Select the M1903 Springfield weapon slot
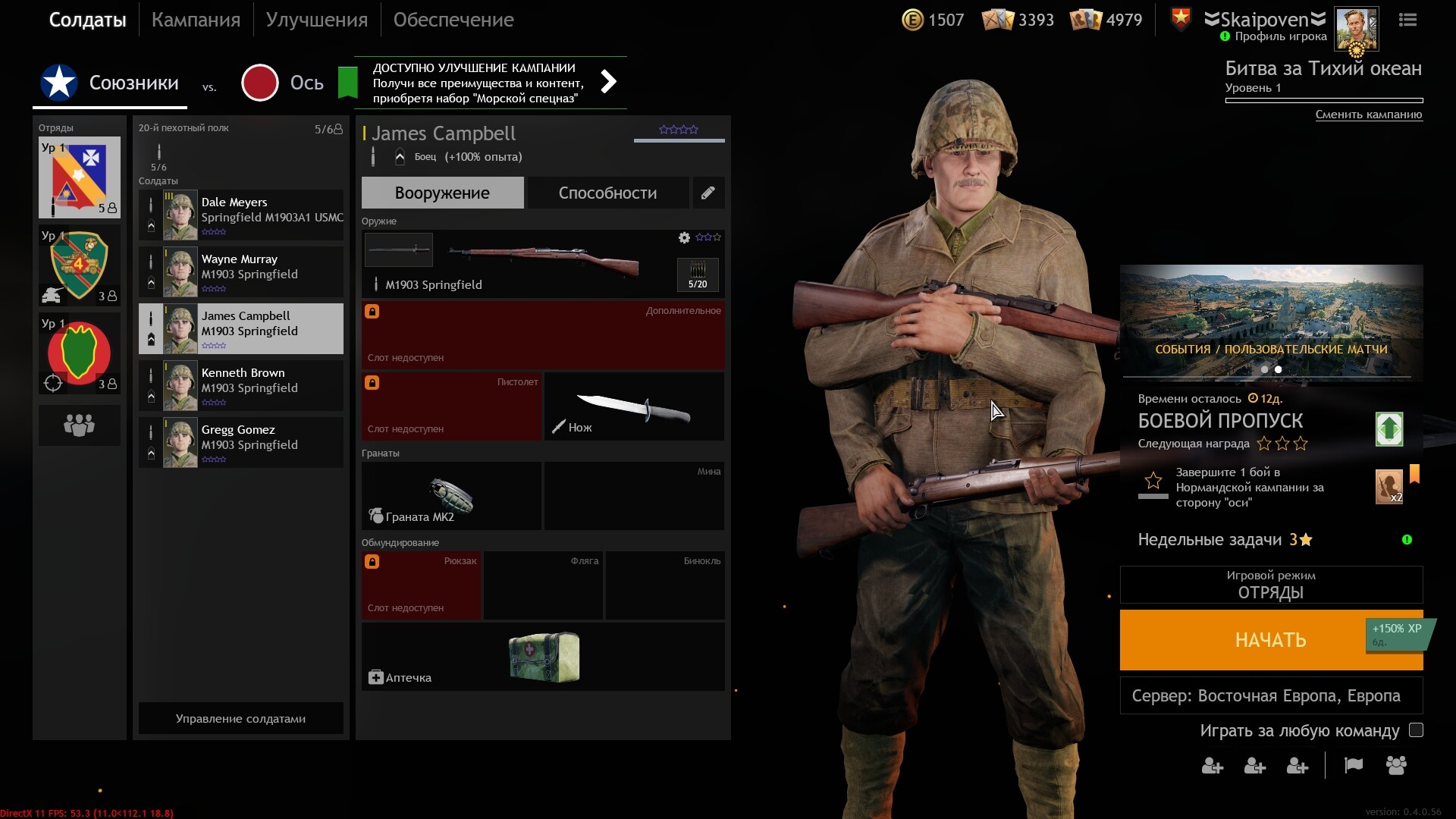Screen dimensions: 1456x819 coord(542,263)
